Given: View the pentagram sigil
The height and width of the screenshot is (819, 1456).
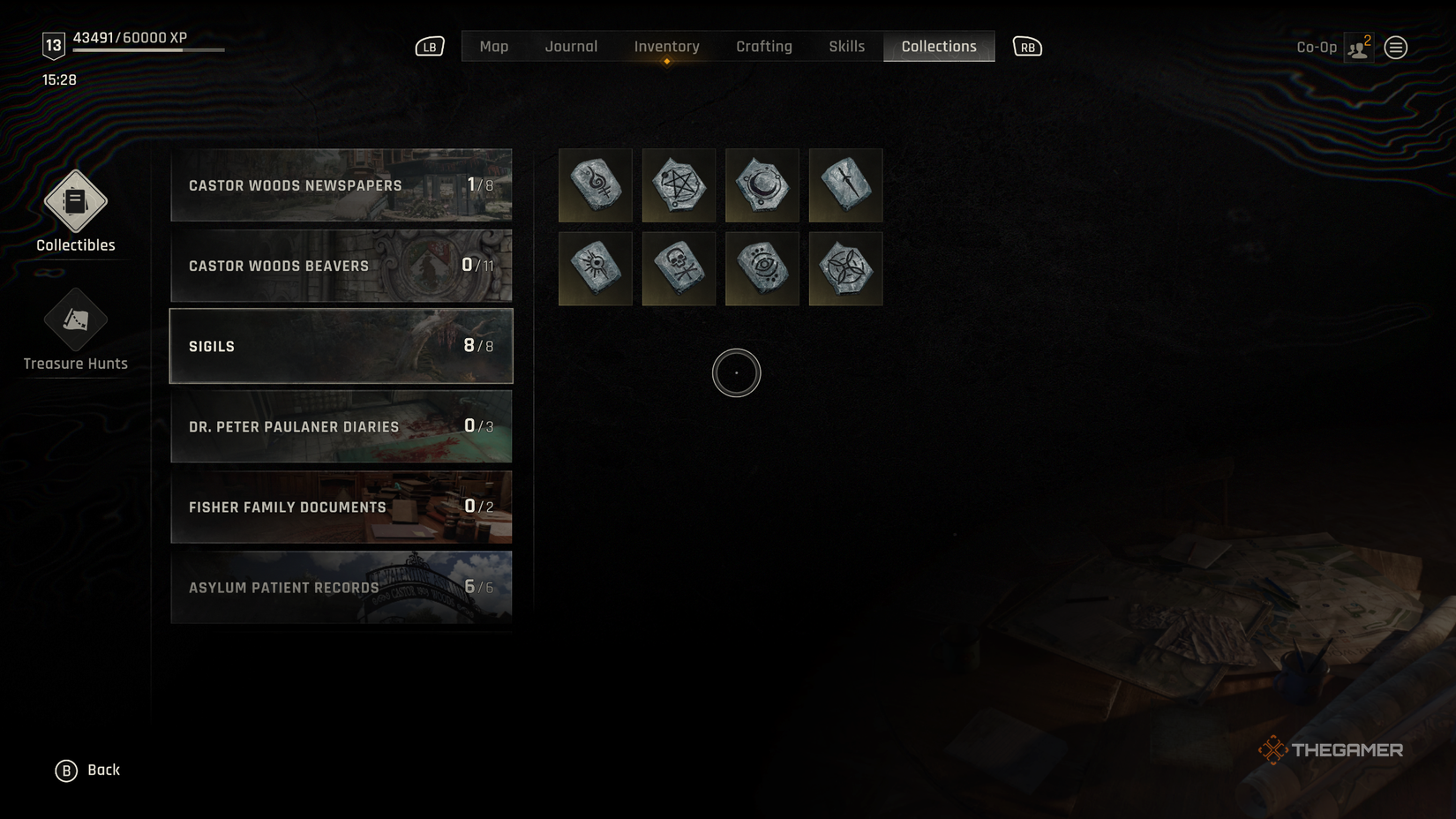Looking at the screenshot, I should 679,185.
